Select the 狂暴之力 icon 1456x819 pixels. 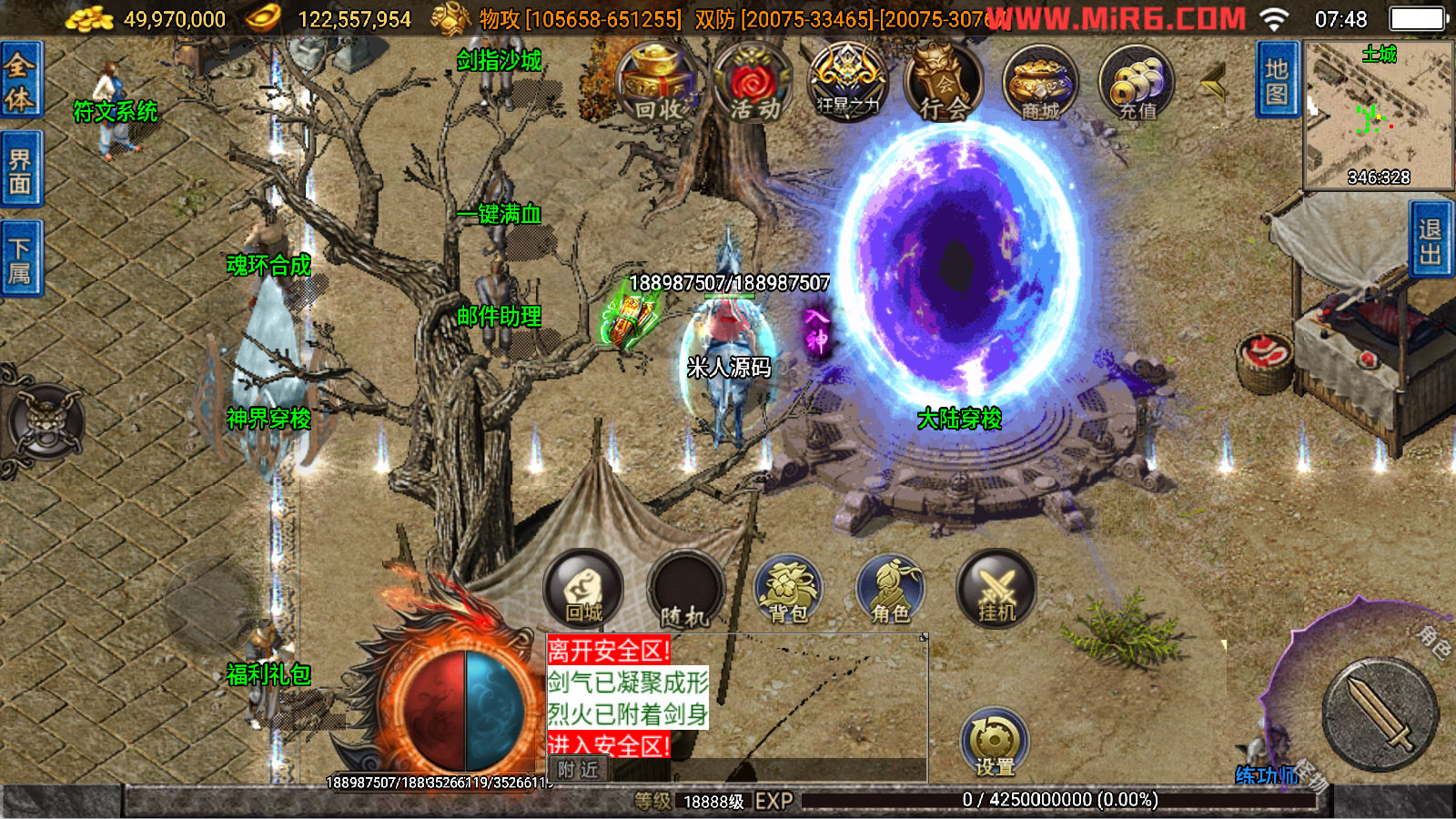848,84
